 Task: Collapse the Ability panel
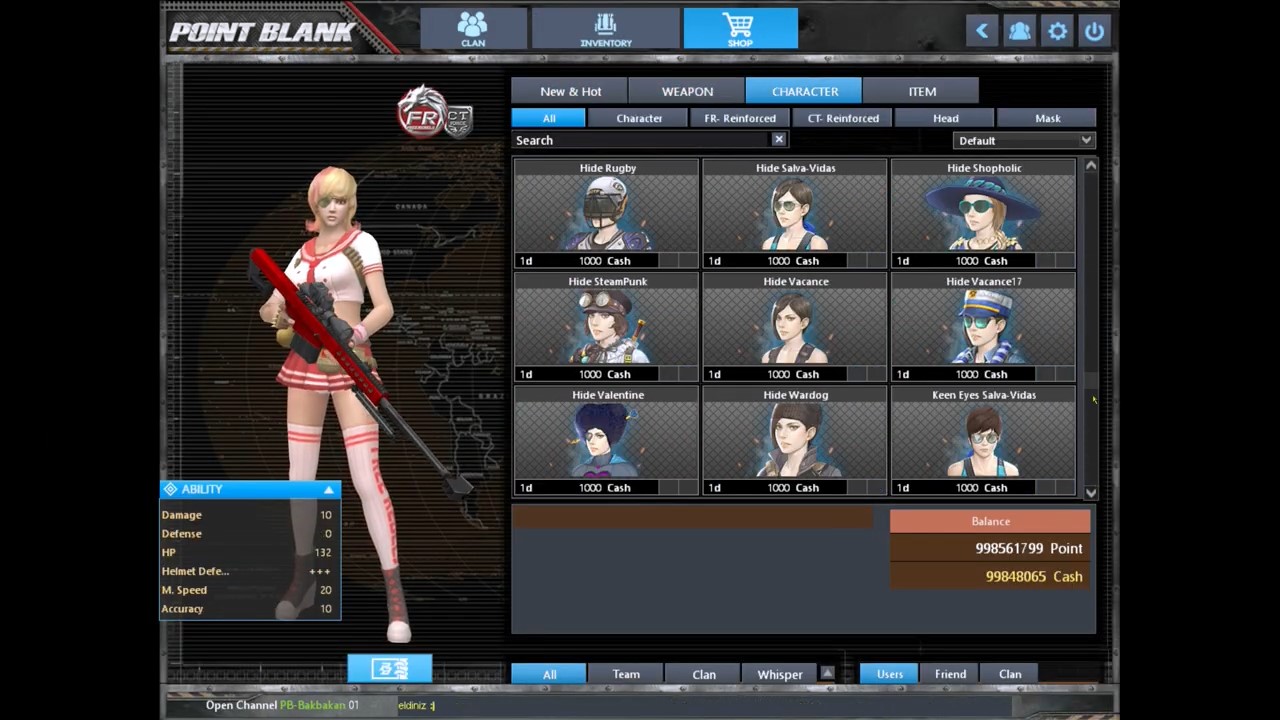coord(328,489)
